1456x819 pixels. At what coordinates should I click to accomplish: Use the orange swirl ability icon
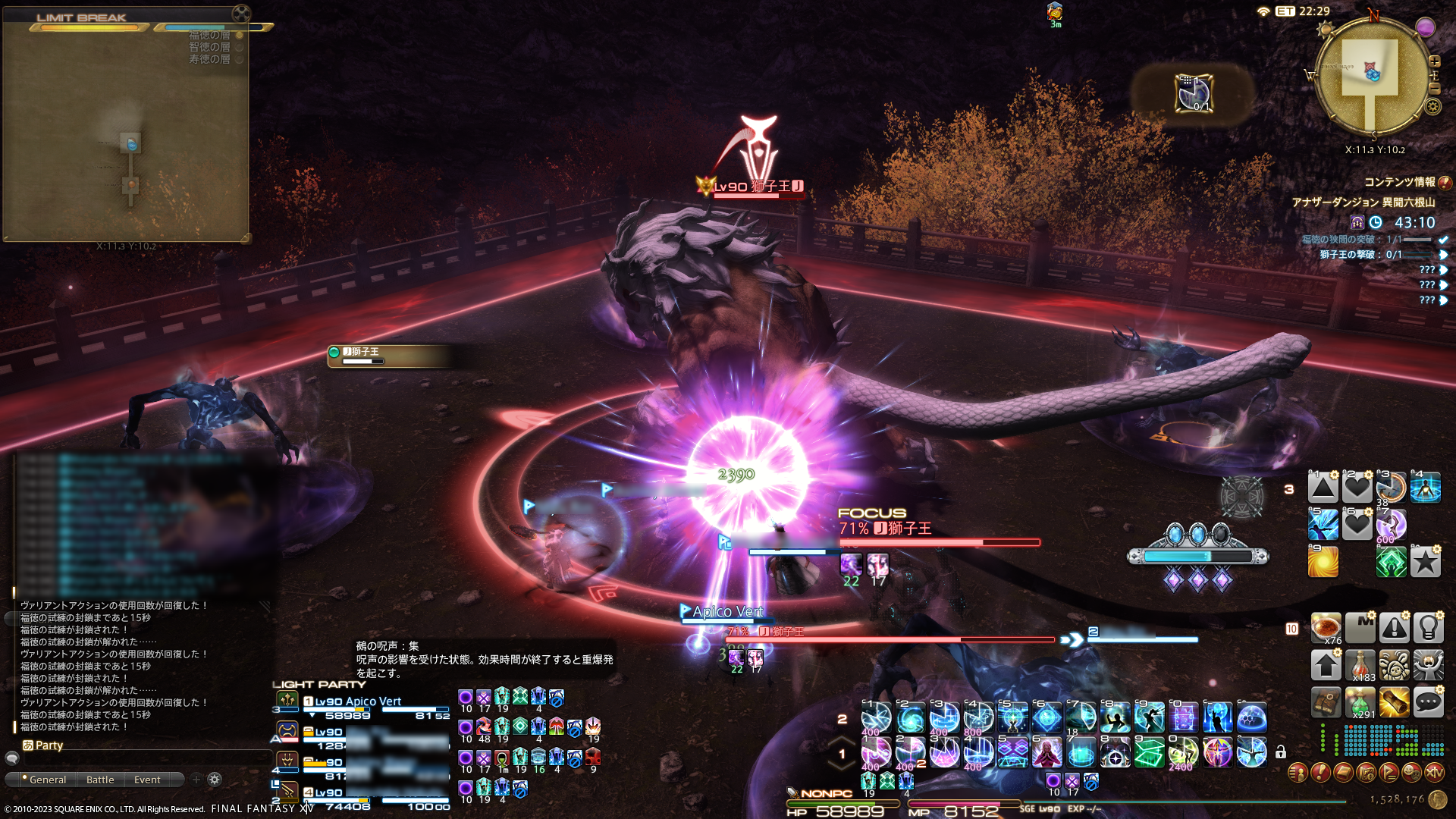(x=1323, y=562)
